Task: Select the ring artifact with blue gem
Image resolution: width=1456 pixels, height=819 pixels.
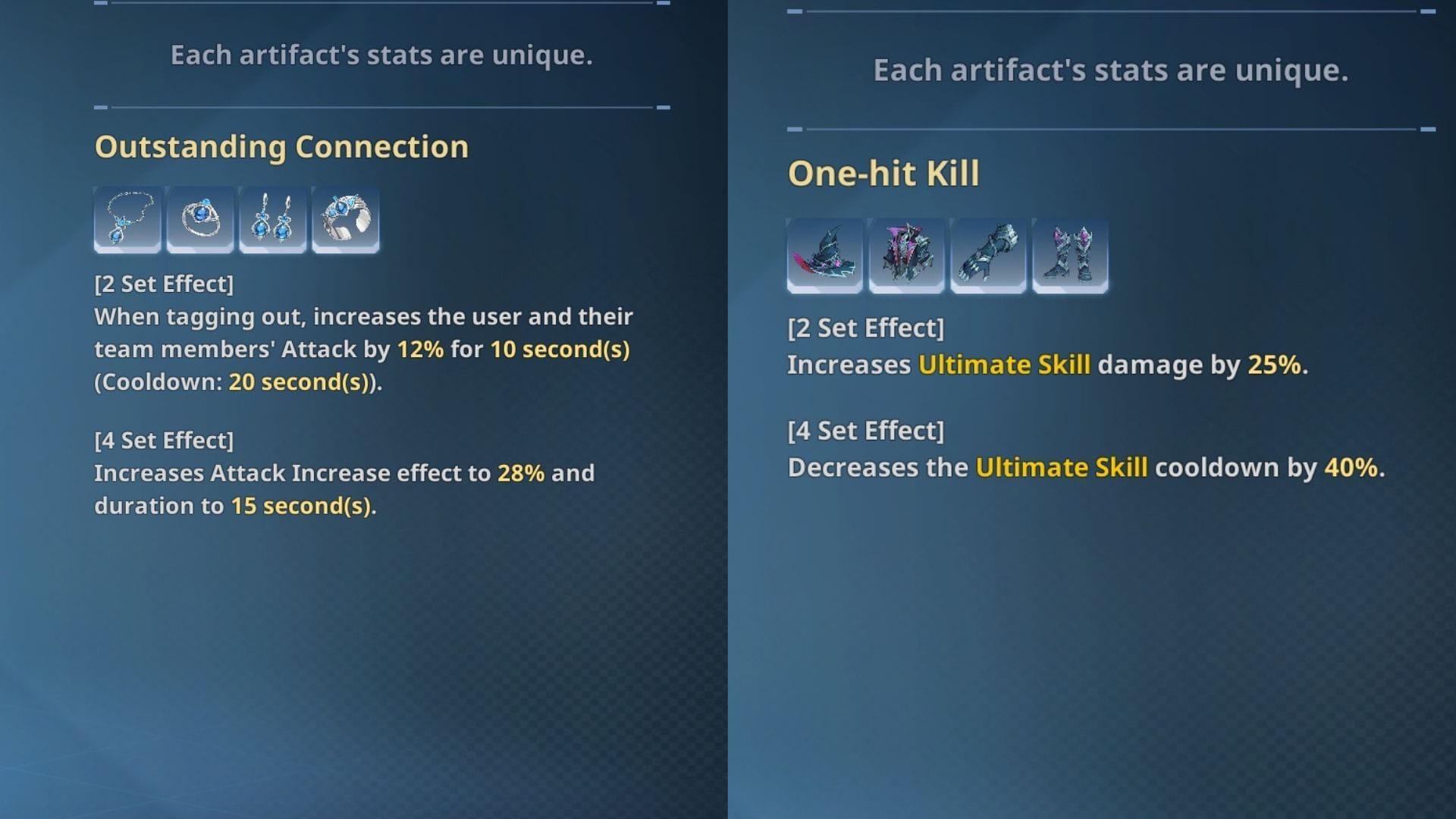Action: [x=199, y=220]
